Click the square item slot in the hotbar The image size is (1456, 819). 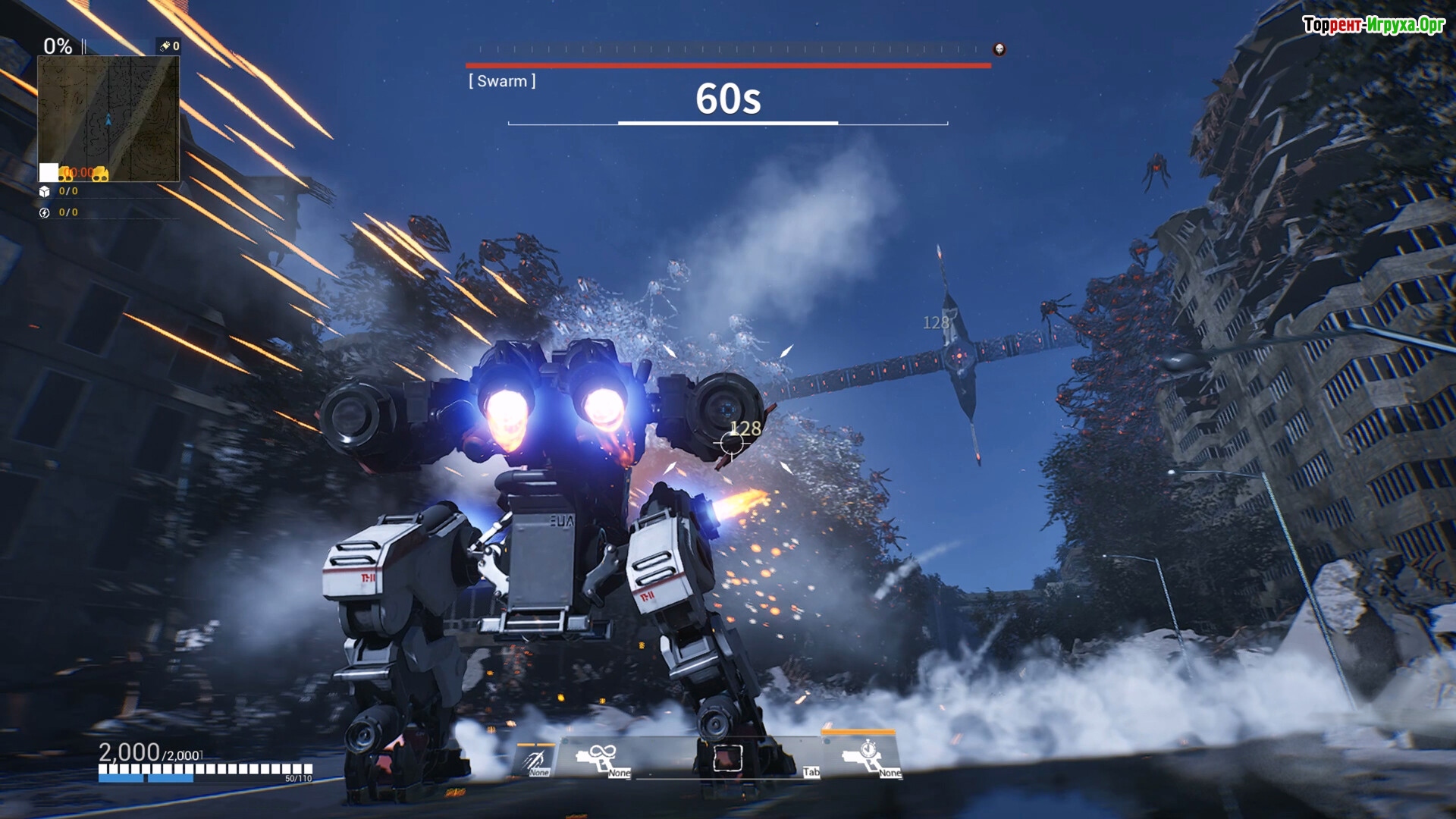click(727, 758)
